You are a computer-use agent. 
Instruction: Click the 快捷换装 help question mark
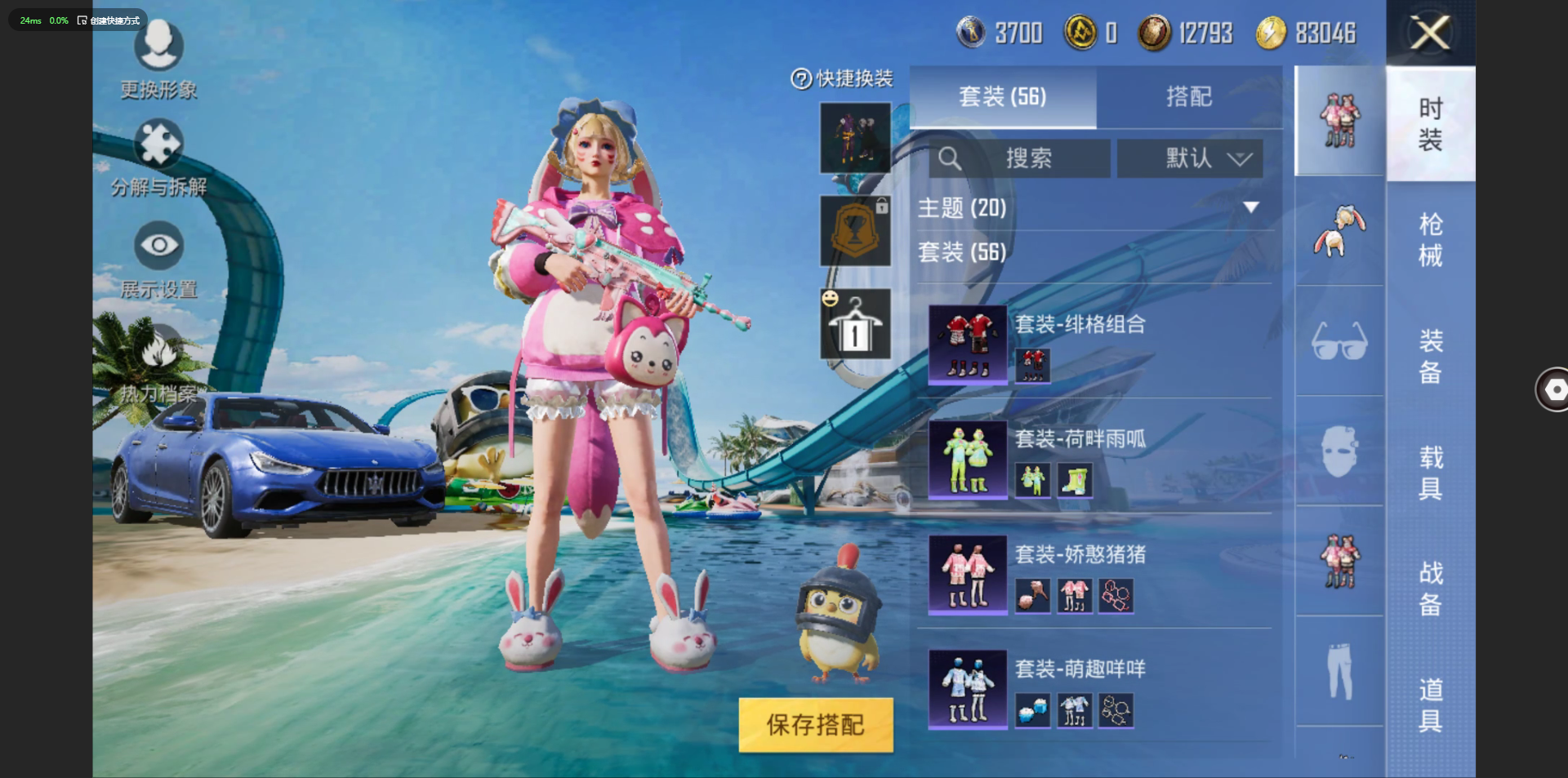click(x=800, y=79)
